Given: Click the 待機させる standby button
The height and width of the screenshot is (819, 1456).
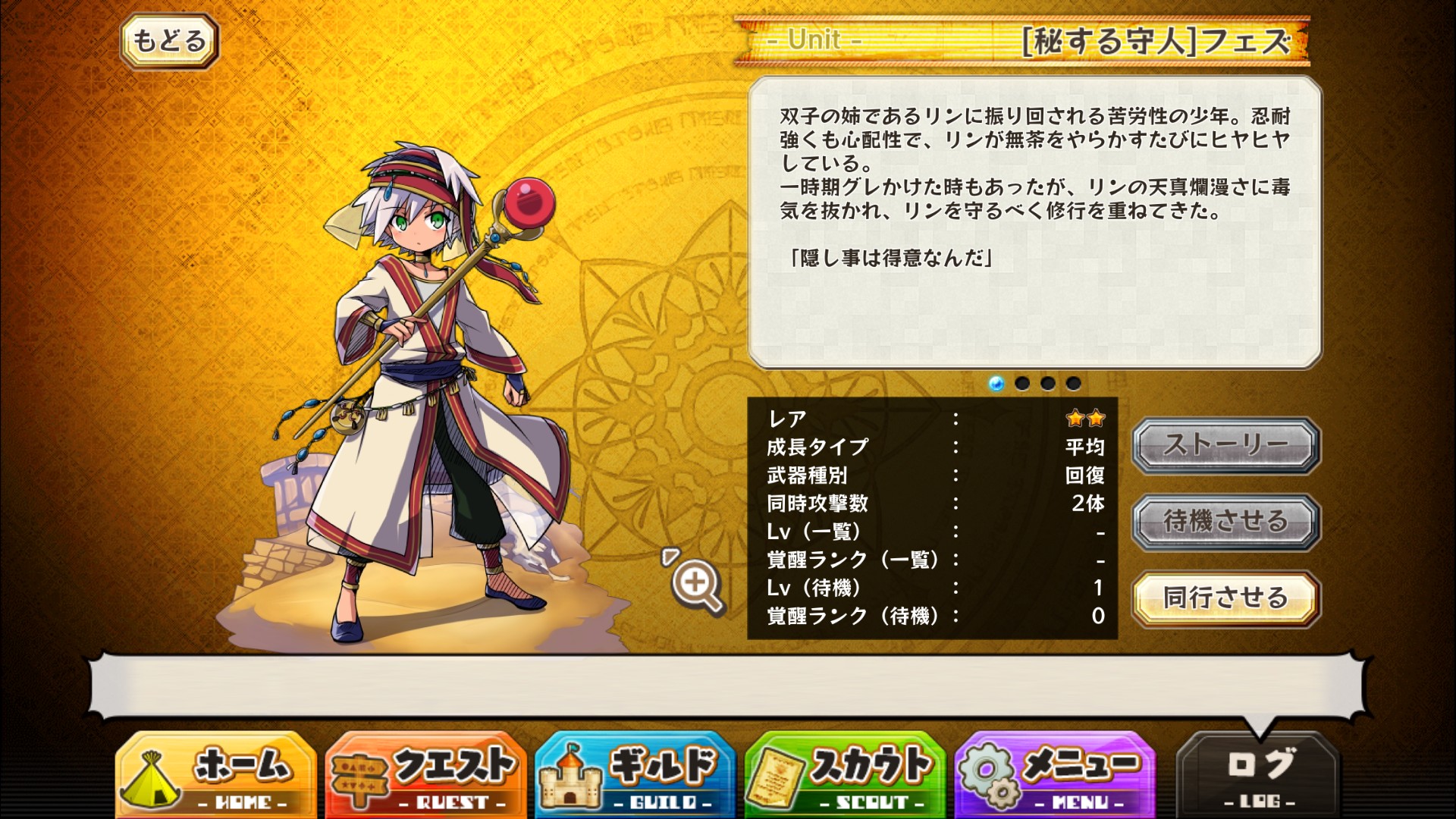Looking at the screenshot, I should tap(1225, 522).
